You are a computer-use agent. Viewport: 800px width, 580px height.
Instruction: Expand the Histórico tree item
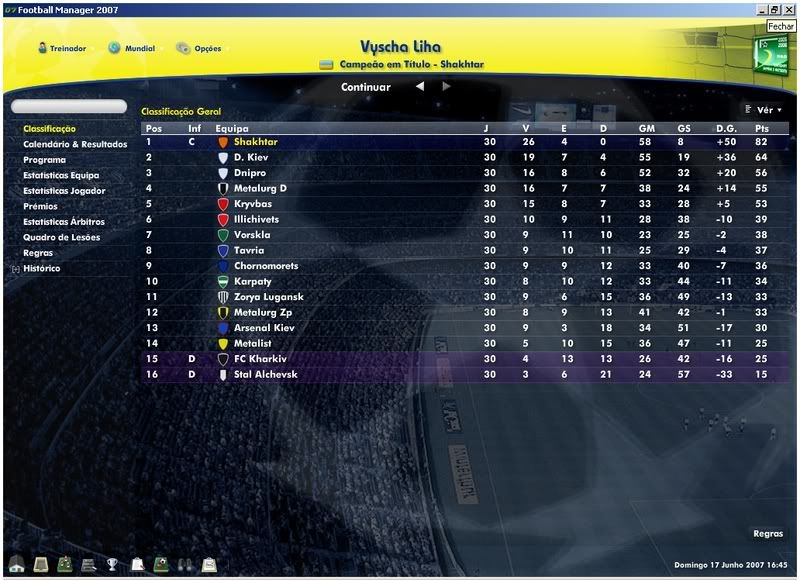[15, 269]
